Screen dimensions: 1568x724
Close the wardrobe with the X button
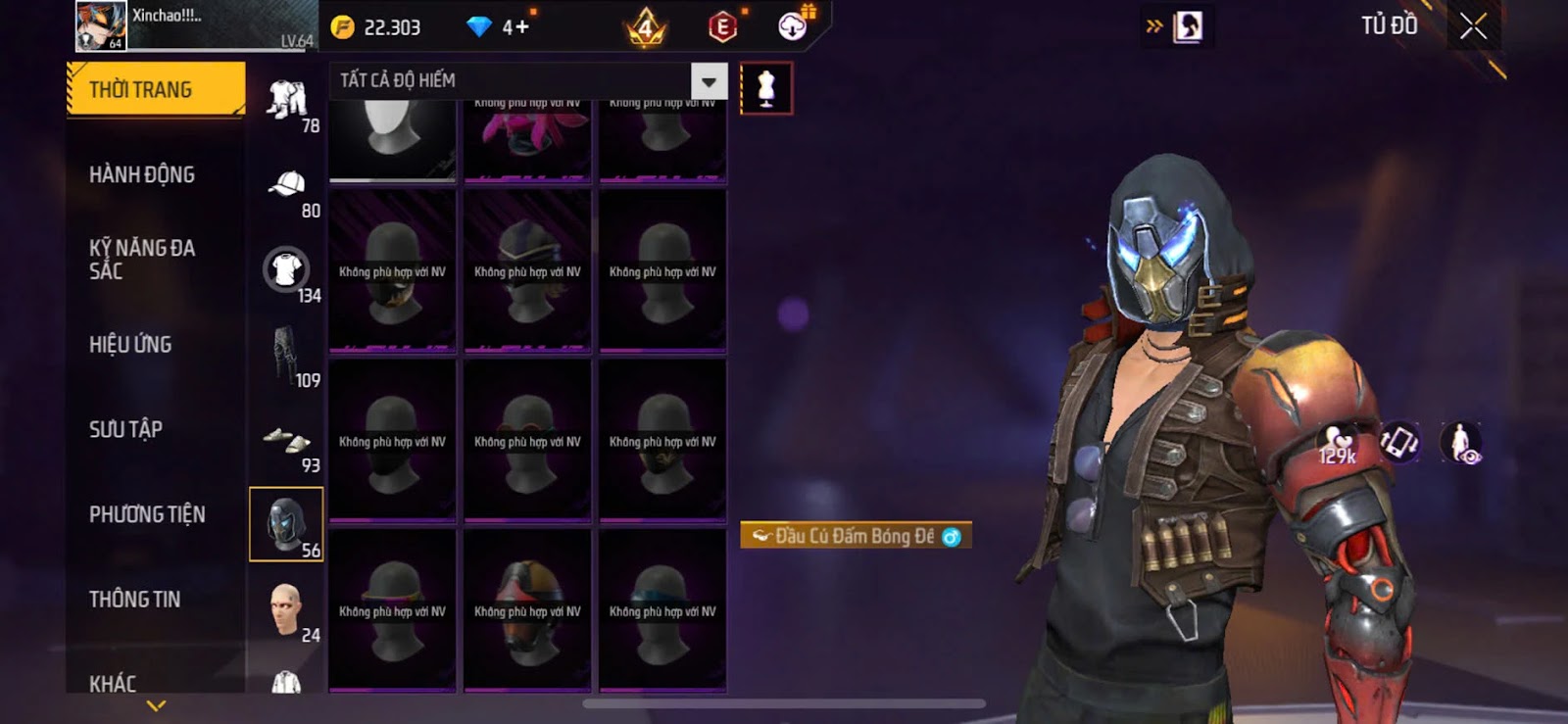(1473, 26)
